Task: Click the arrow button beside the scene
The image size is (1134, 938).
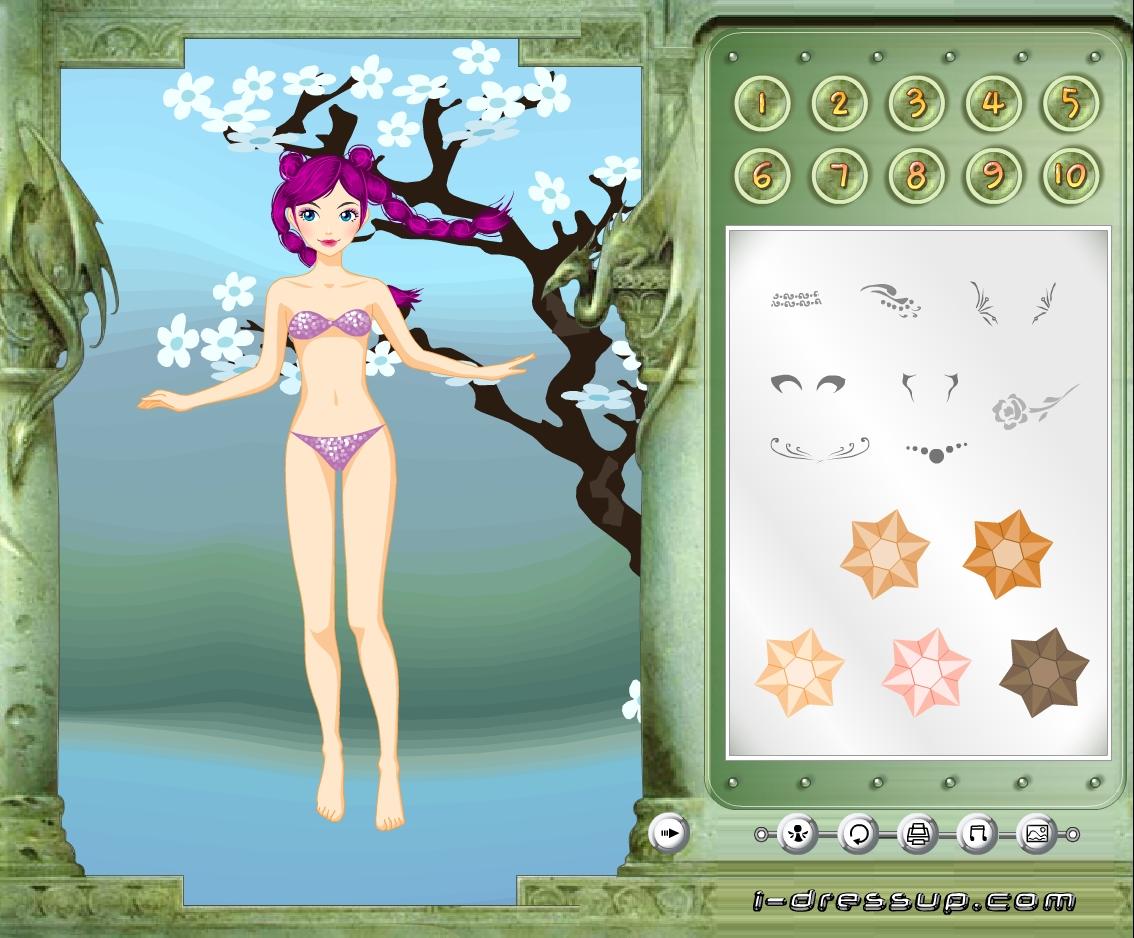Action: tap(669, 832)
